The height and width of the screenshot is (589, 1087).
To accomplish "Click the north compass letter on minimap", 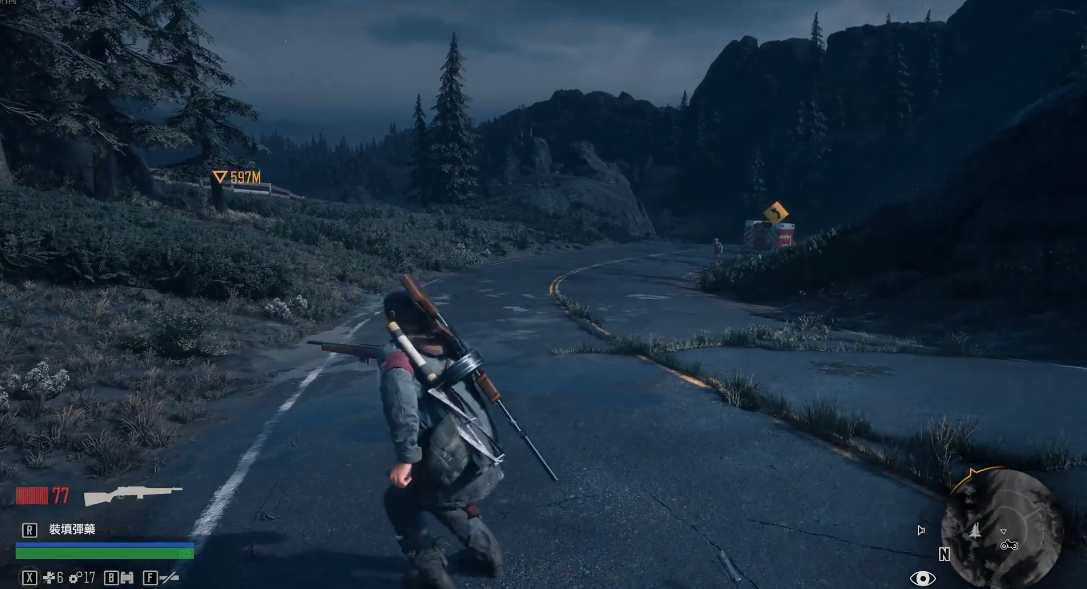I will tap(944, 554).
